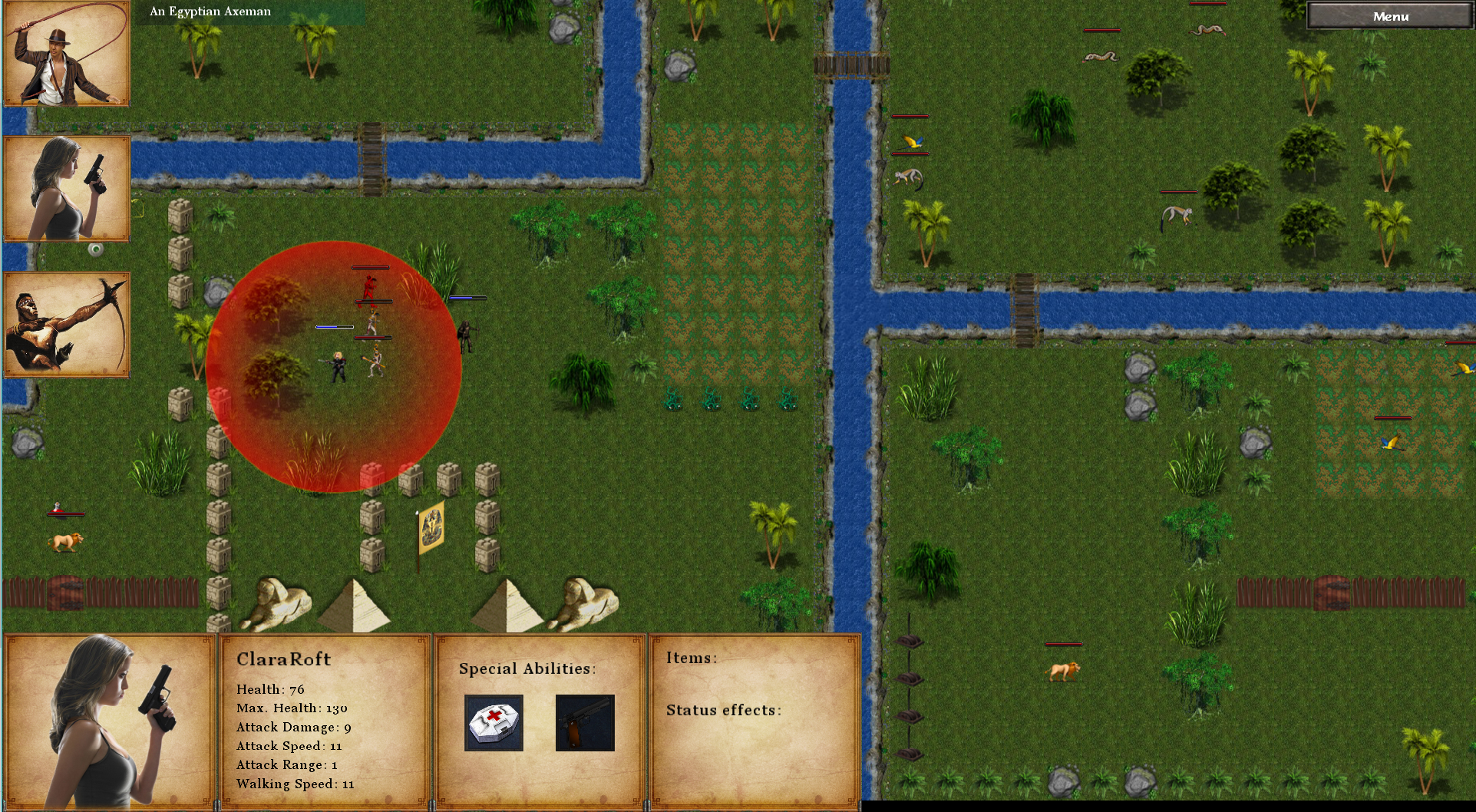
Task: Activate the medkit healing ability
Action: 494,723
